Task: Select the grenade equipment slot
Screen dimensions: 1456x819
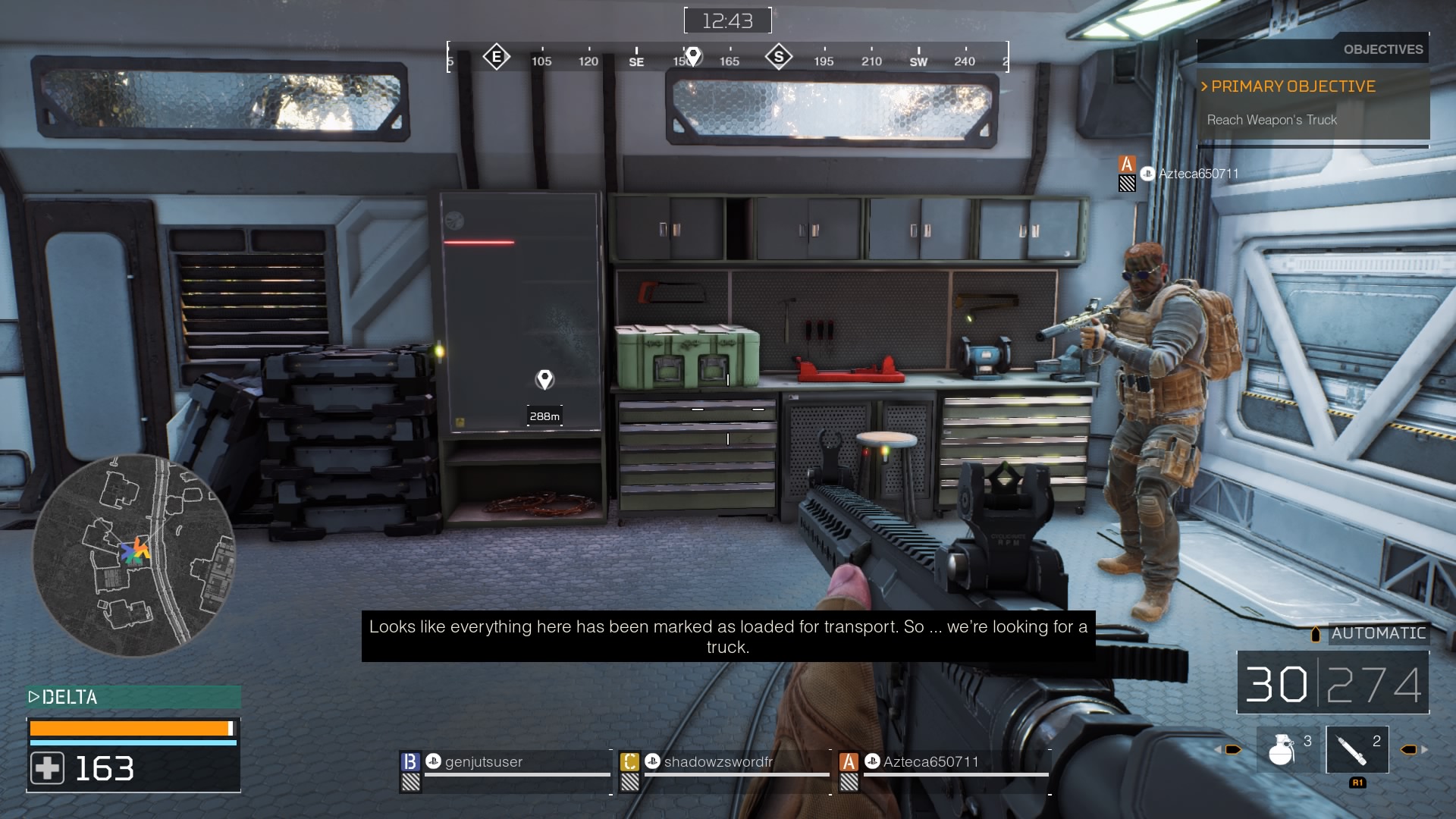Action: point(1287,749)
